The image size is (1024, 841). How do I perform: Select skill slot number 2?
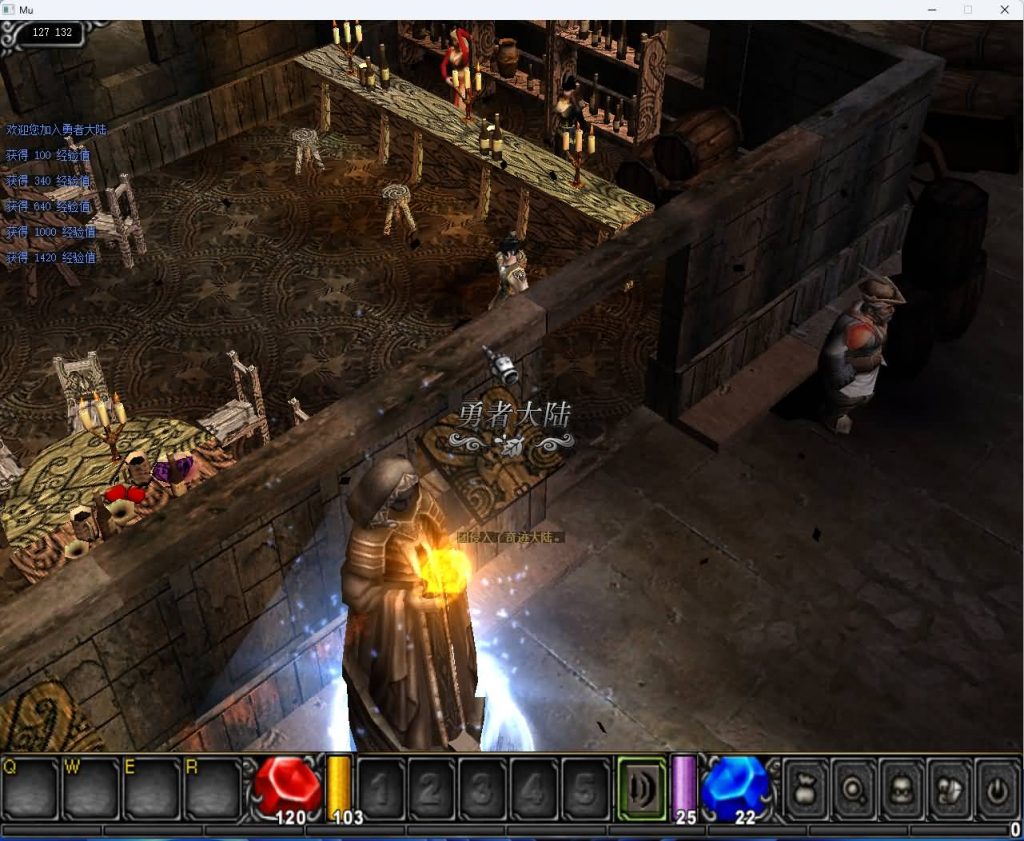pos(432,789)
